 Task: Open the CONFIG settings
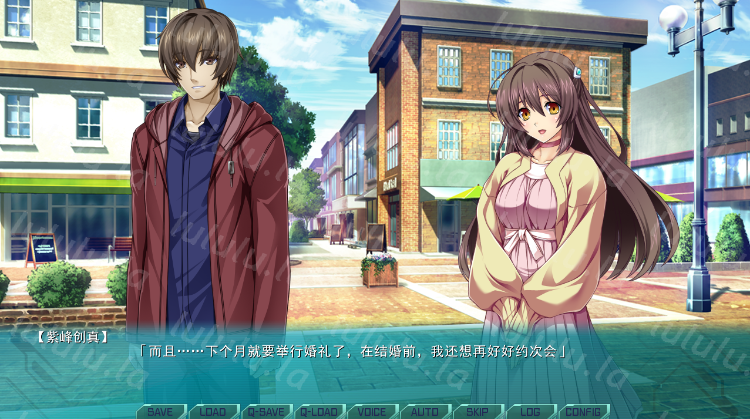(x=583, y=411)
